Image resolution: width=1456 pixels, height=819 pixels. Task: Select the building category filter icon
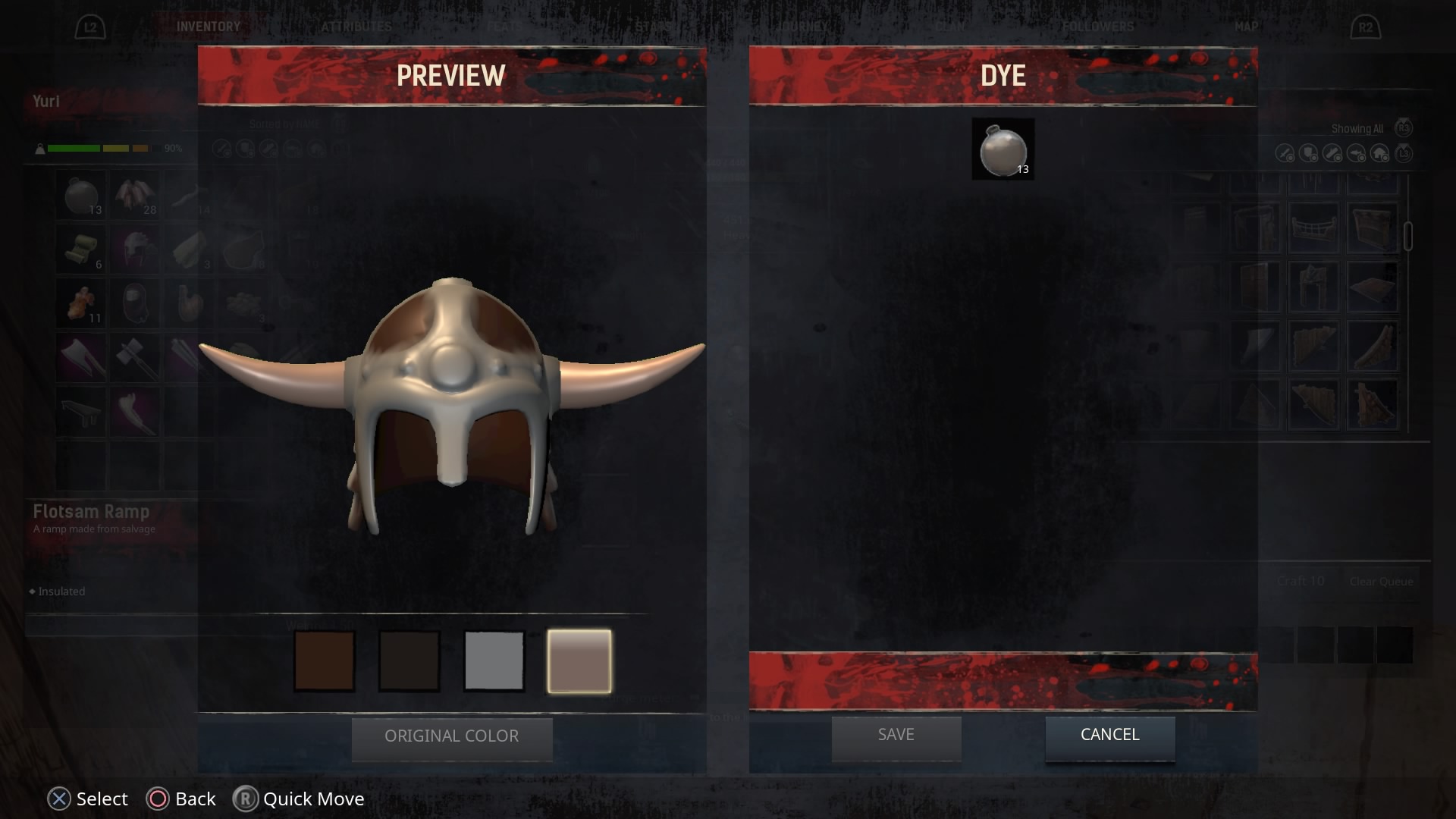click(1379, 153)
